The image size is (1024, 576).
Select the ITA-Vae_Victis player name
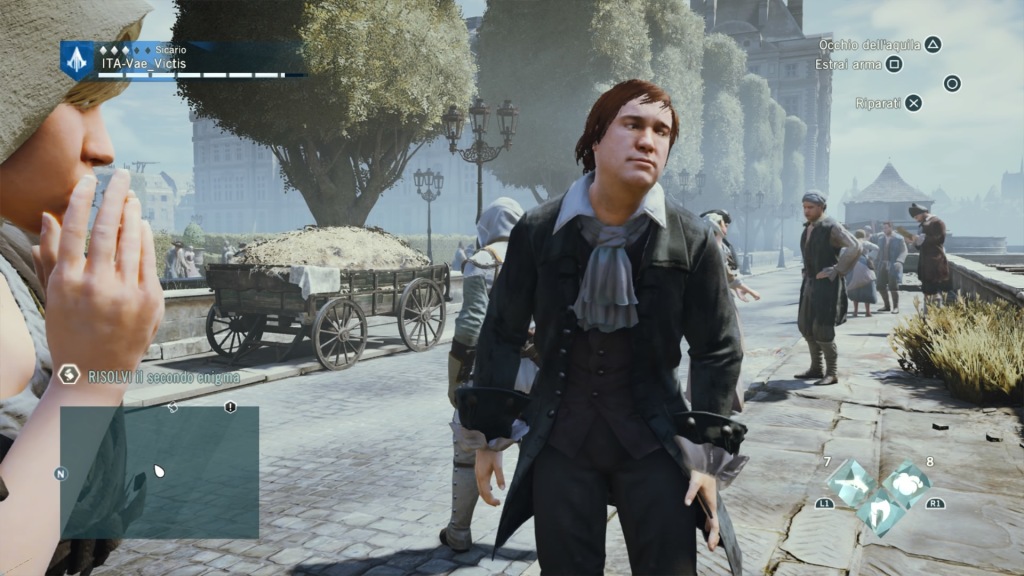click(x=143, y=64)
